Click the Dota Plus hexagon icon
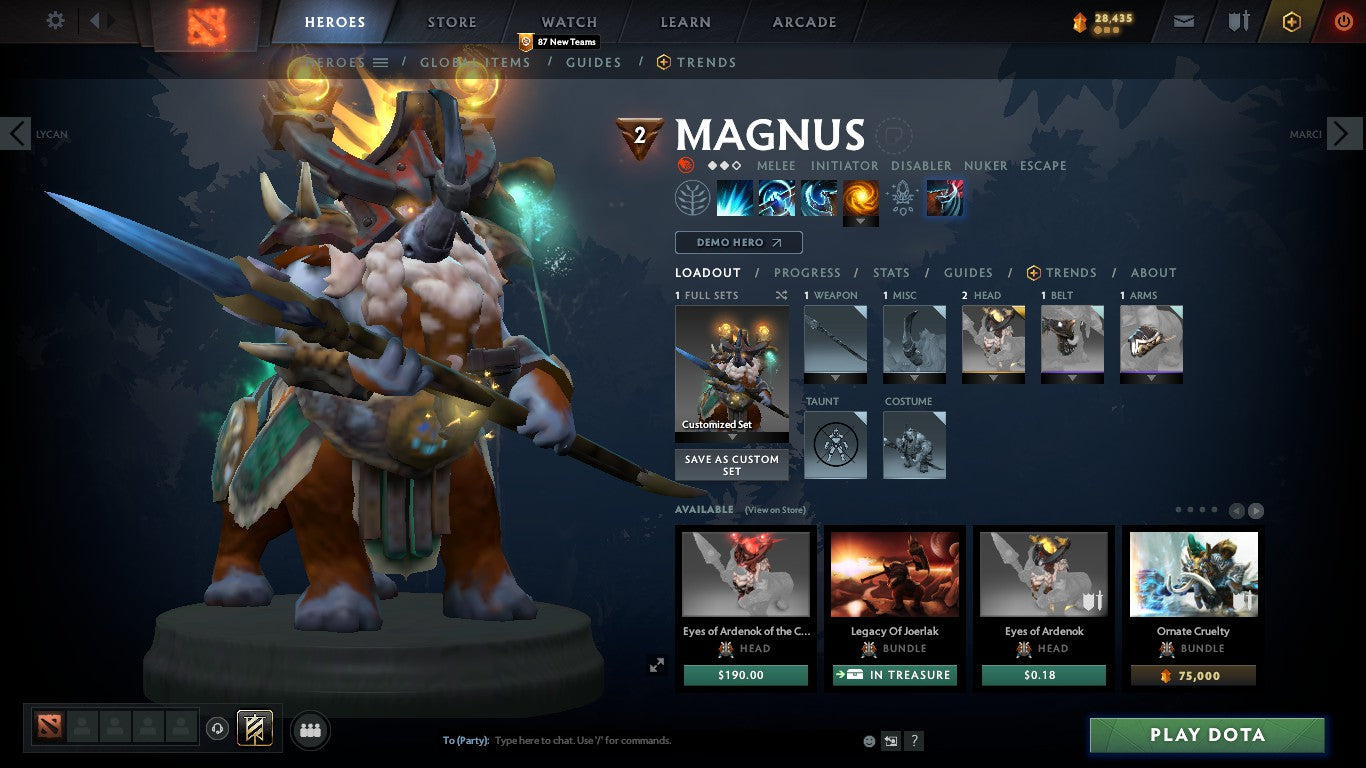 (1290, 20)
